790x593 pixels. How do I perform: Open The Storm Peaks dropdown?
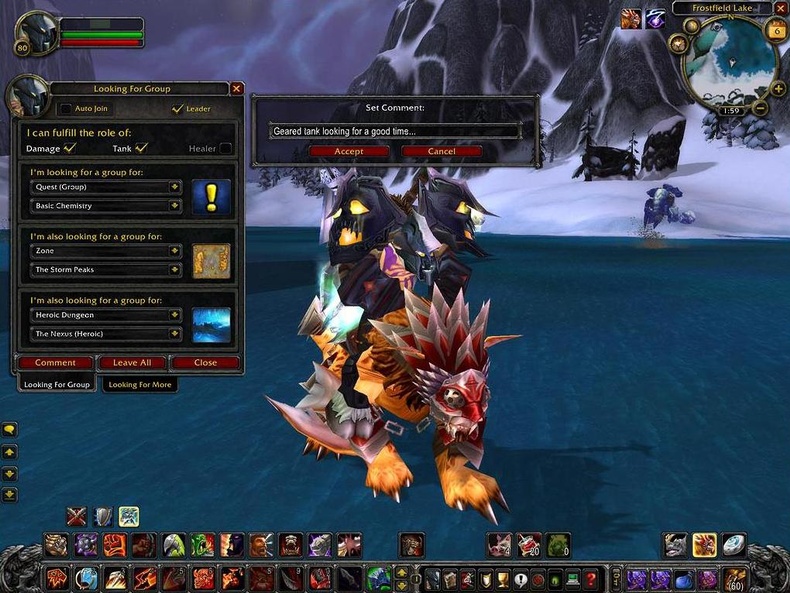(x=175, y=270)
